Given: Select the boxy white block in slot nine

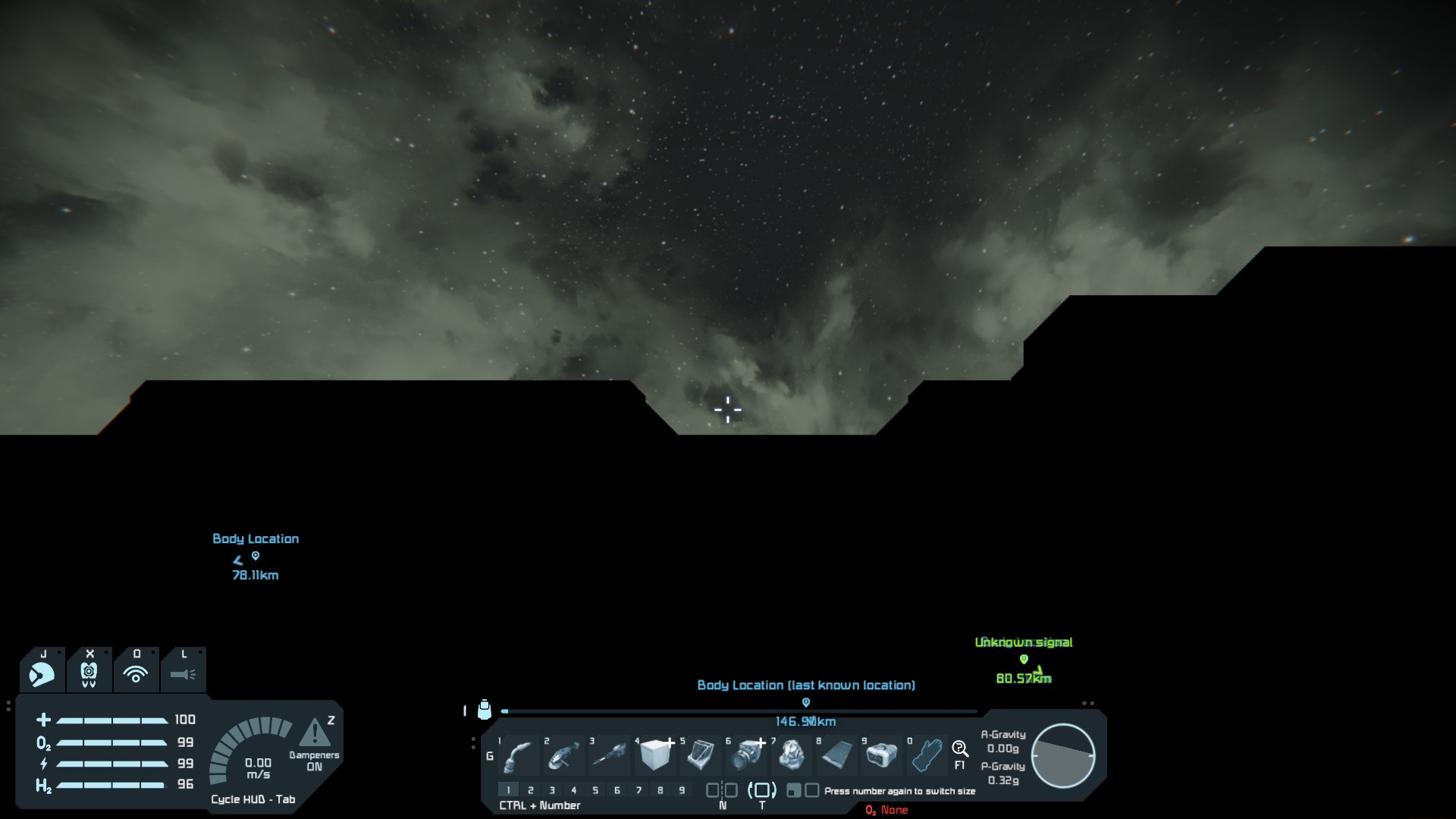Looking at the screenshot, I should (881, 755).
